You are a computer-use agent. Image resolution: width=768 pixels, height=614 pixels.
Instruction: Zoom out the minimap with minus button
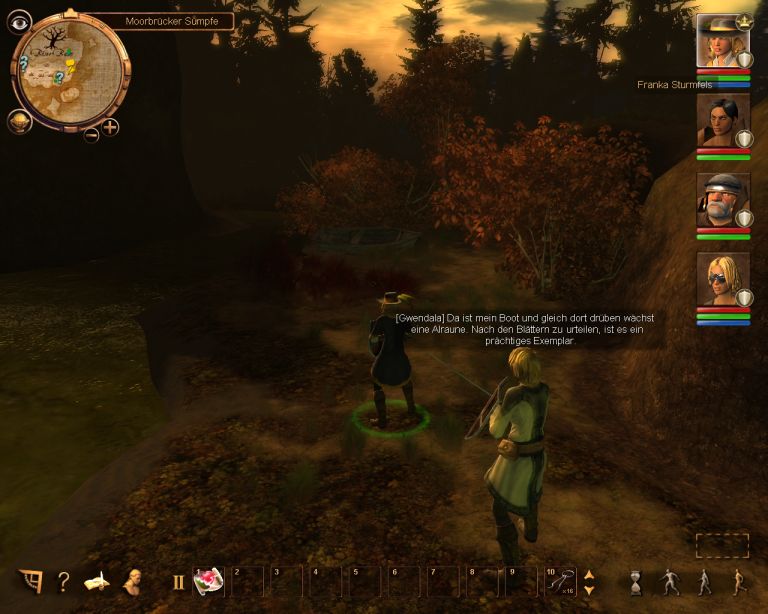(x=91, y=134)
